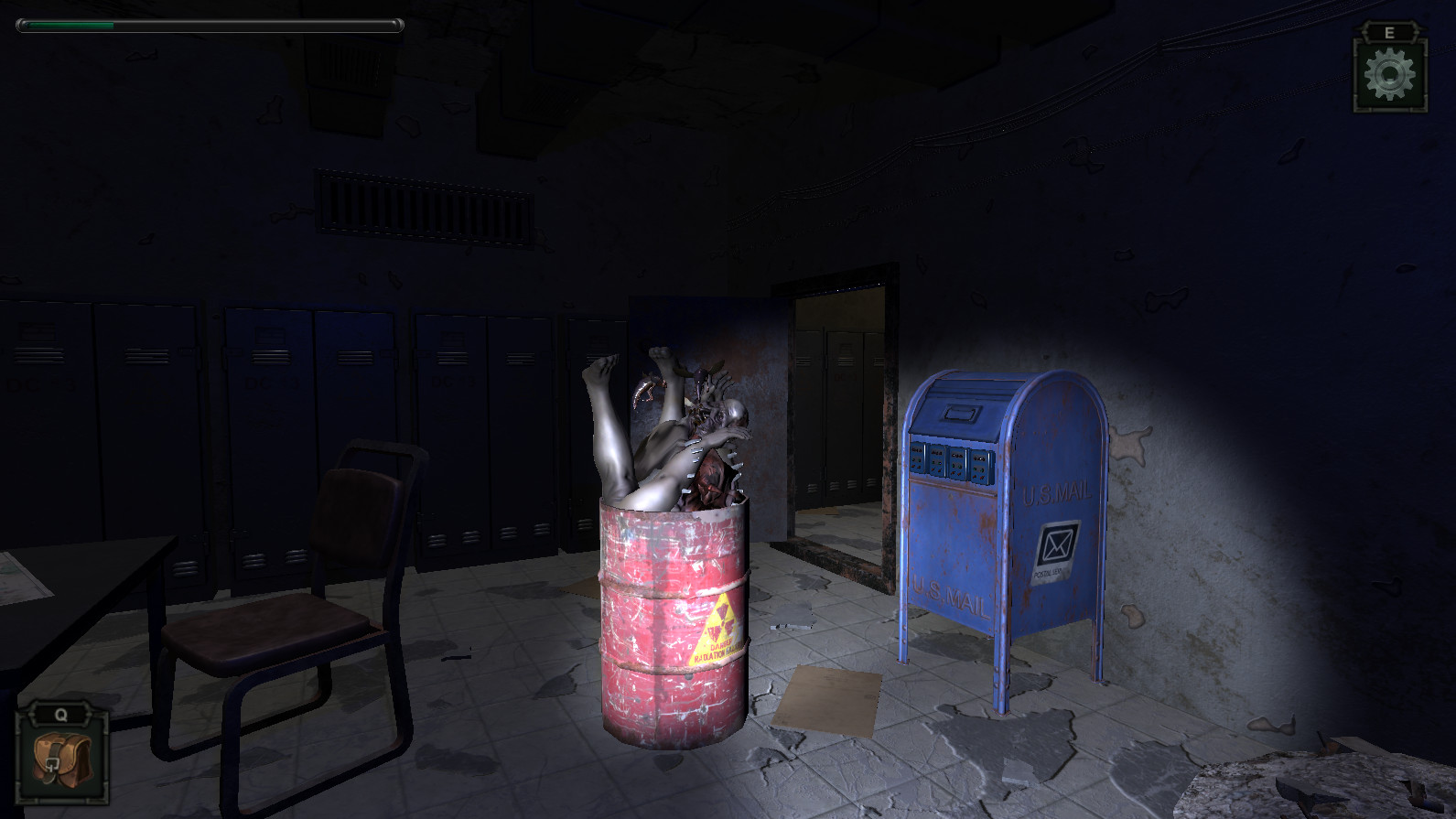Viewport: 1456px width, 819px height.
Task: Click the green health bar at top
Action: (x=69, y=26)
